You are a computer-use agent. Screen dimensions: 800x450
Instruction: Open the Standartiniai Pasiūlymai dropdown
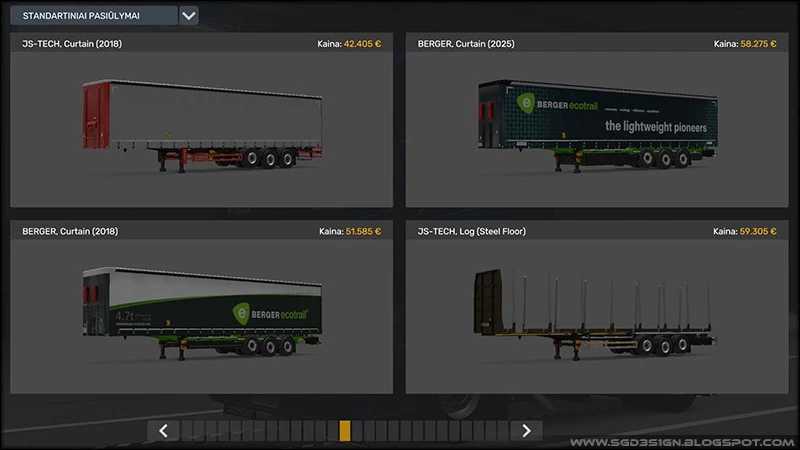189,16
